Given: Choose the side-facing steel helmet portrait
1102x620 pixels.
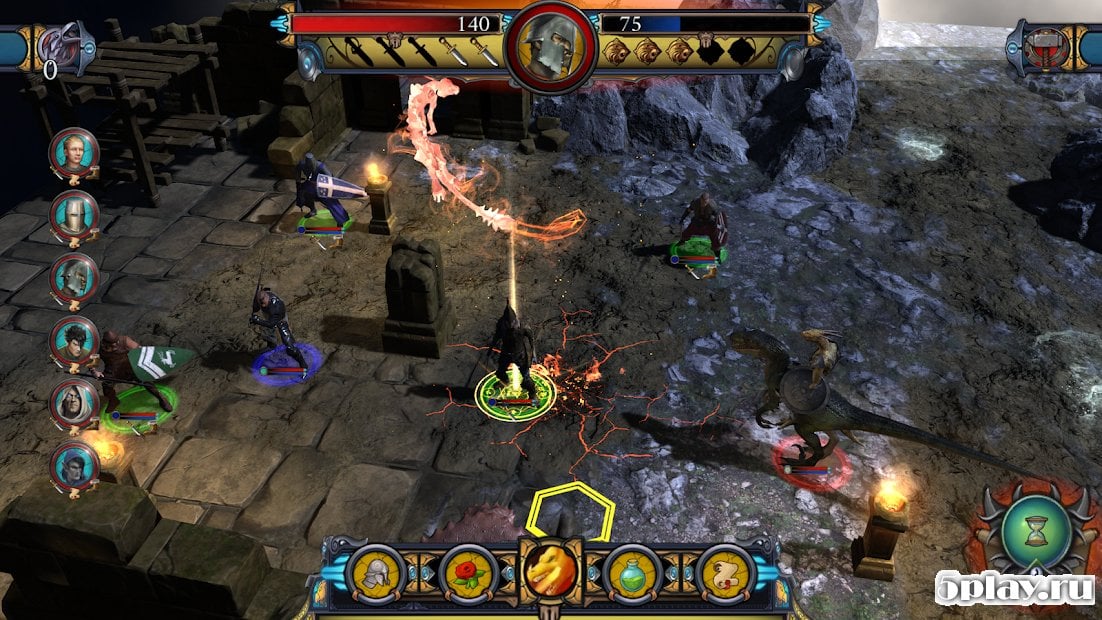Looking at the screenshot, I should [x=74, y=277].
